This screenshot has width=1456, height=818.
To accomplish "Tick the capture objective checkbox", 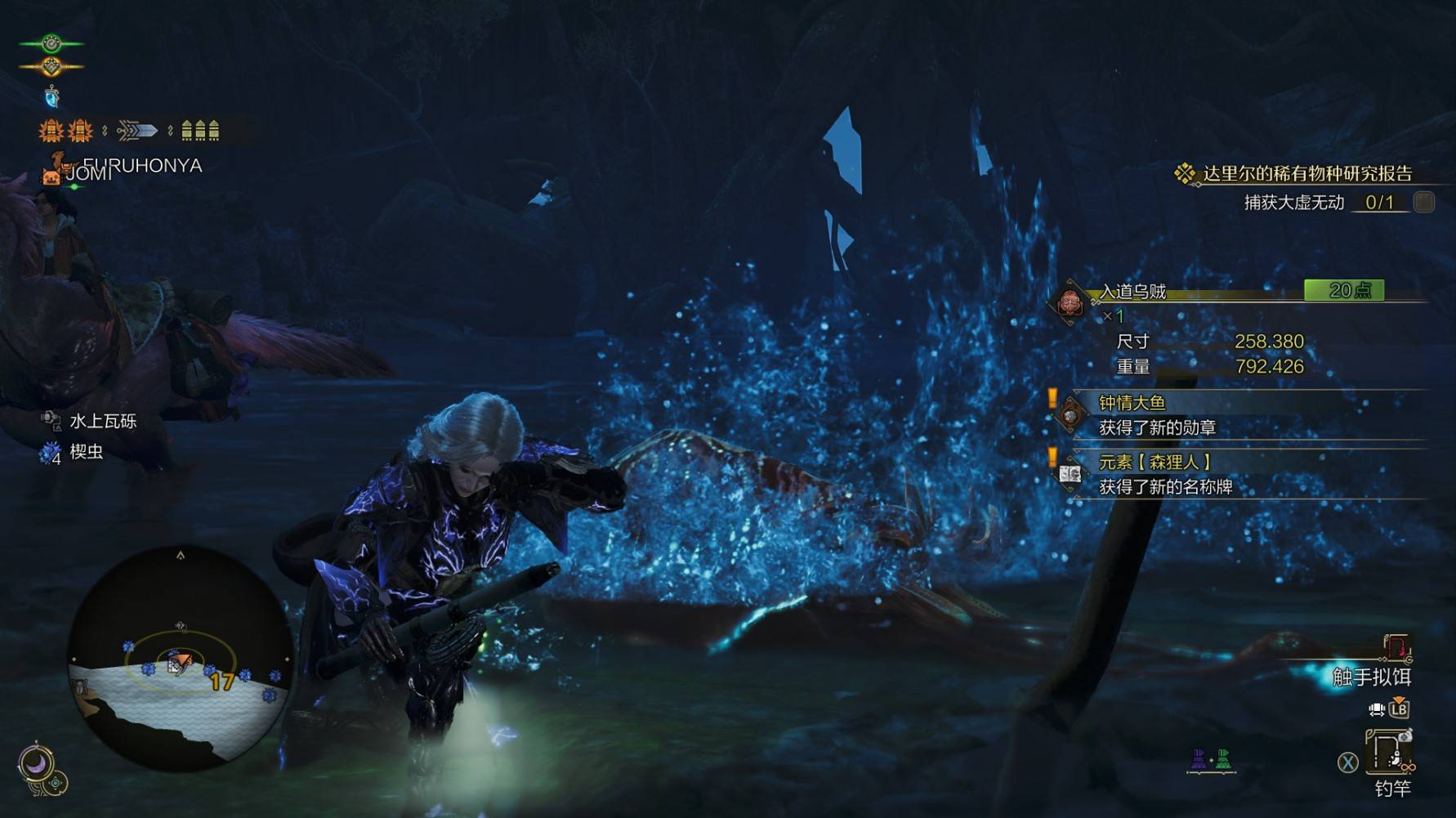I will [1423, 202].
